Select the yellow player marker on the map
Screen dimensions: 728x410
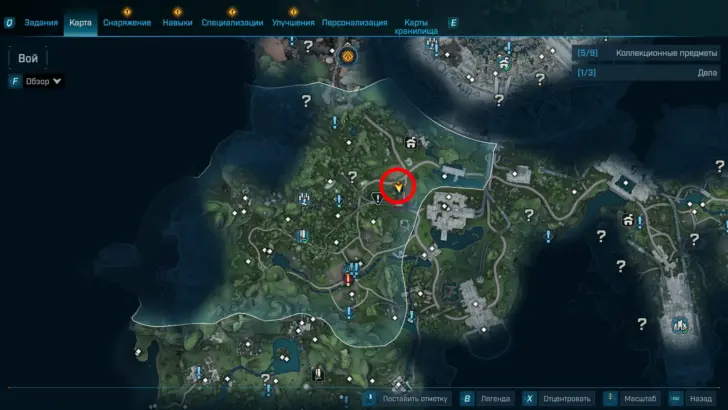(398, 186)
